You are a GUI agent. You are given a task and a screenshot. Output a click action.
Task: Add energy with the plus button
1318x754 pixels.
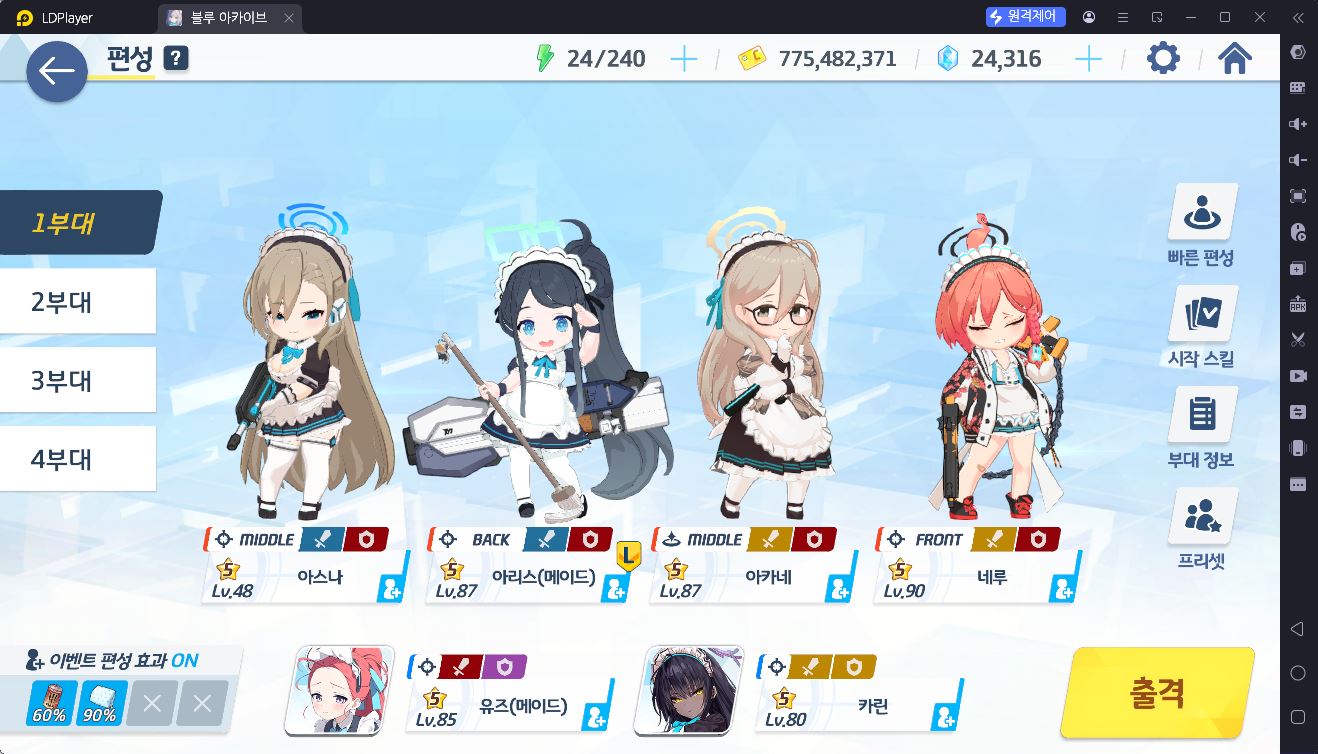pyautogui.click(x=684, y=59)
